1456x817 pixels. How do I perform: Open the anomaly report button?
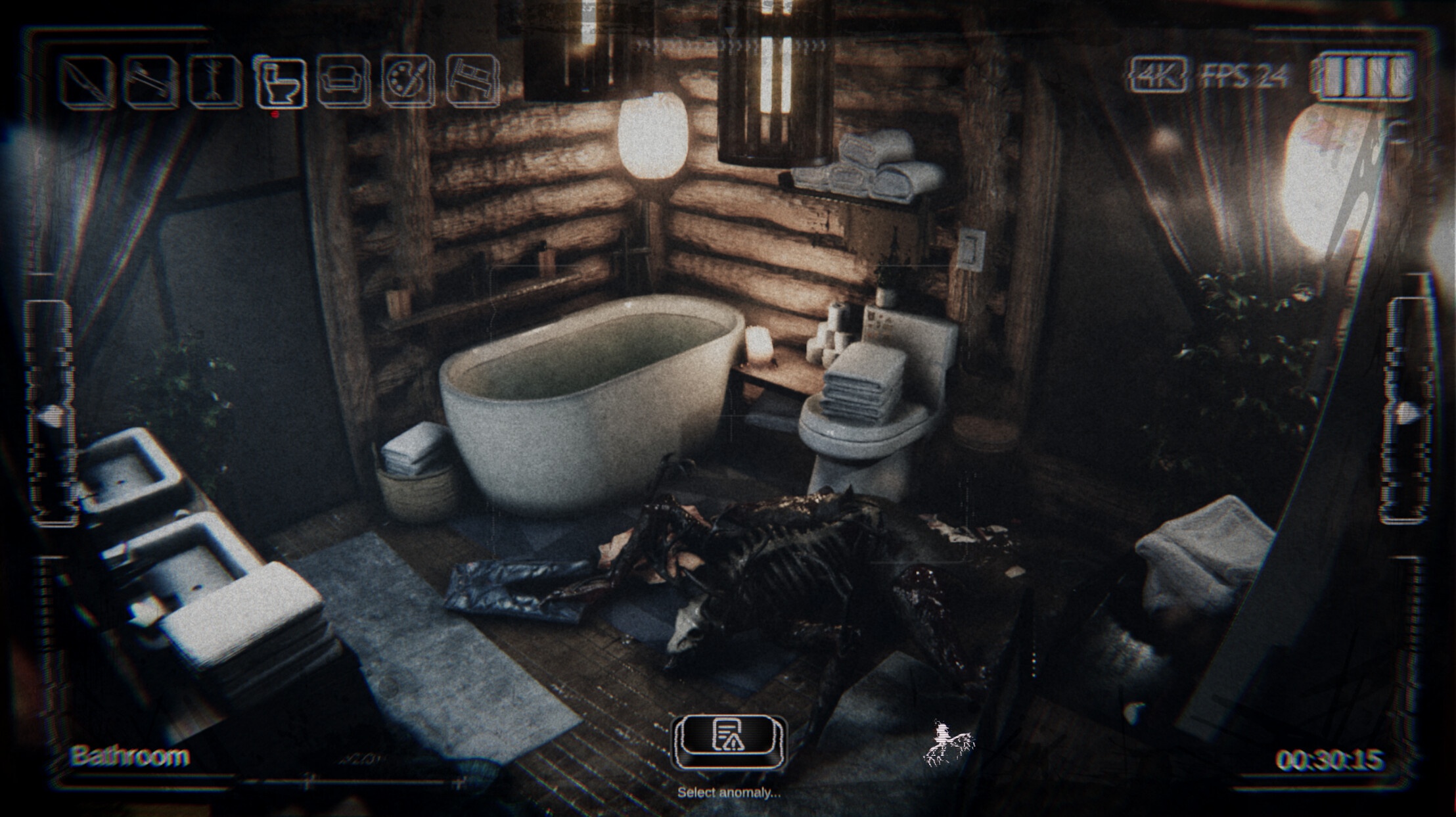pyautogui.click(x=729, y=739)
